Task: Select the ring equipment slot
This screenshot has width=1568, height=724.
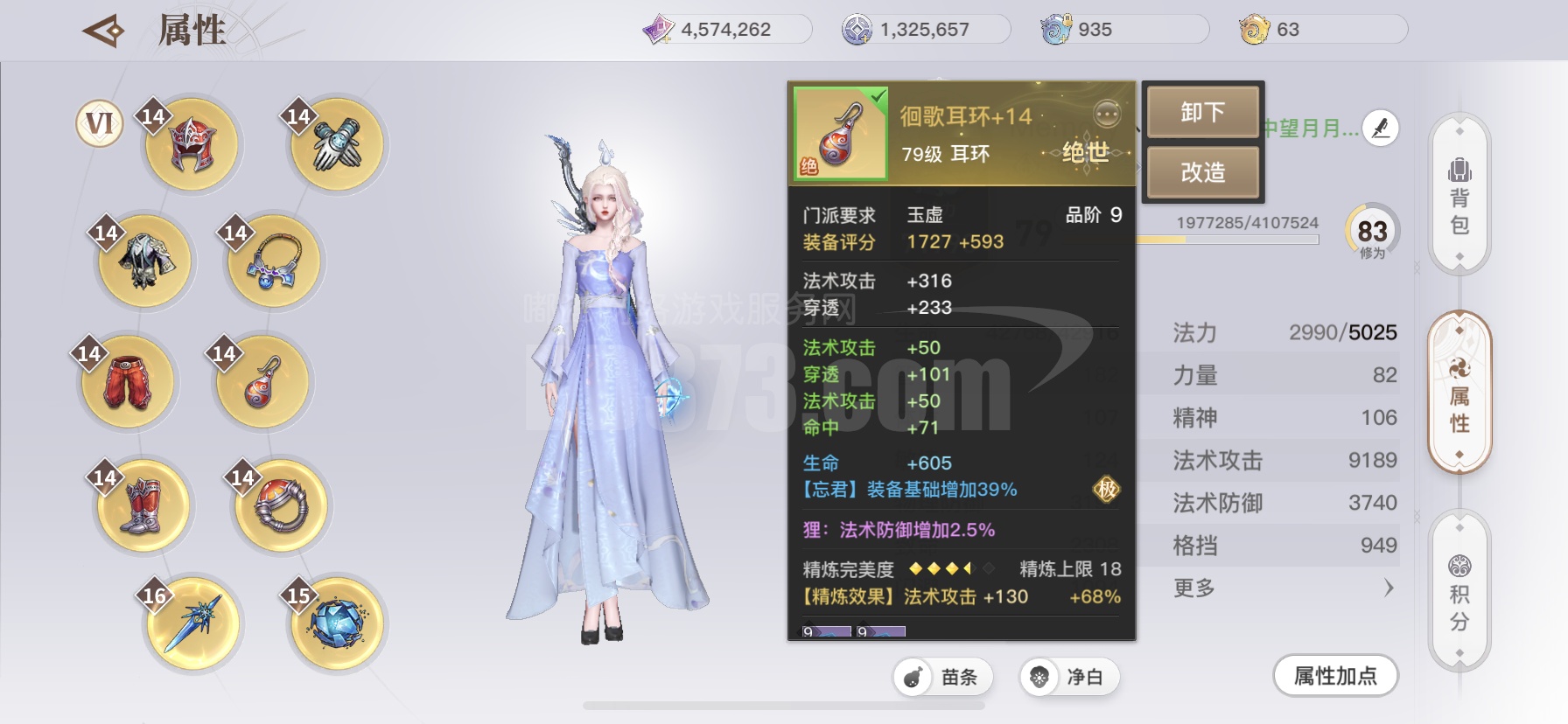Action: [281, 505]
